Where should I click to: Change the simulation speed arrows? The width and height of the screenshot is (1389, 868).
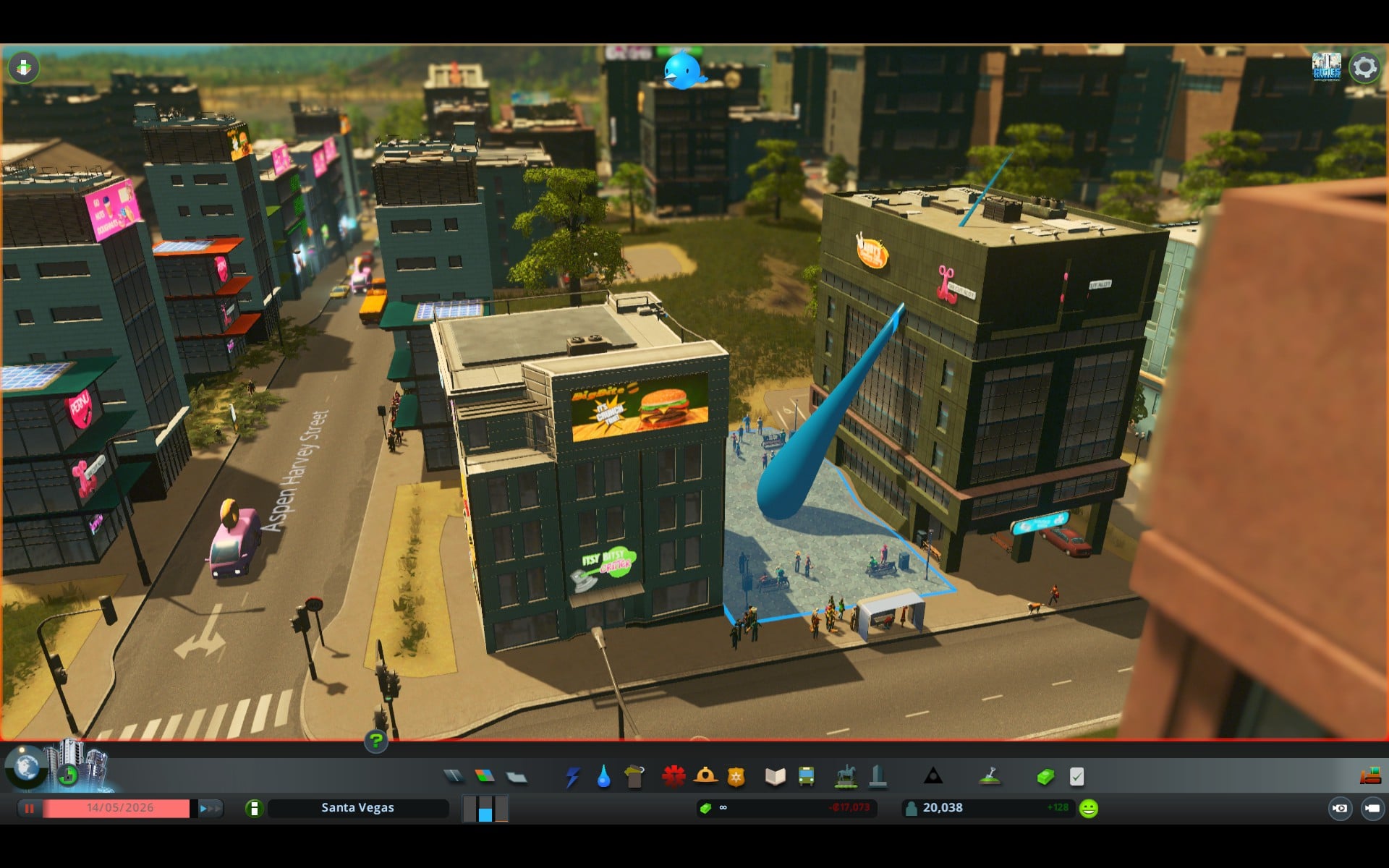point(210,808)
